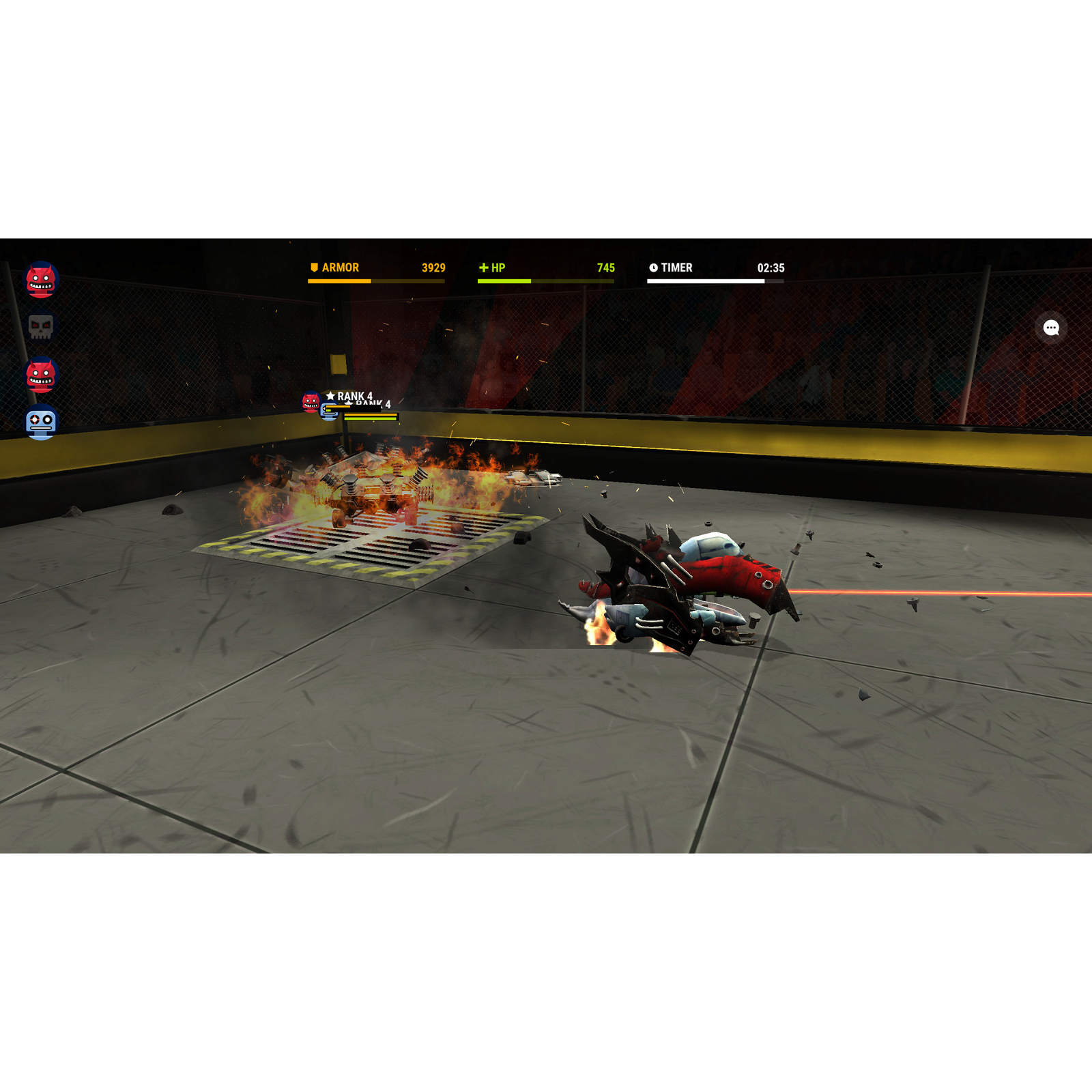Click the green plus icon beside HP
1092x1092 pixels.
[x=484, y=268]
